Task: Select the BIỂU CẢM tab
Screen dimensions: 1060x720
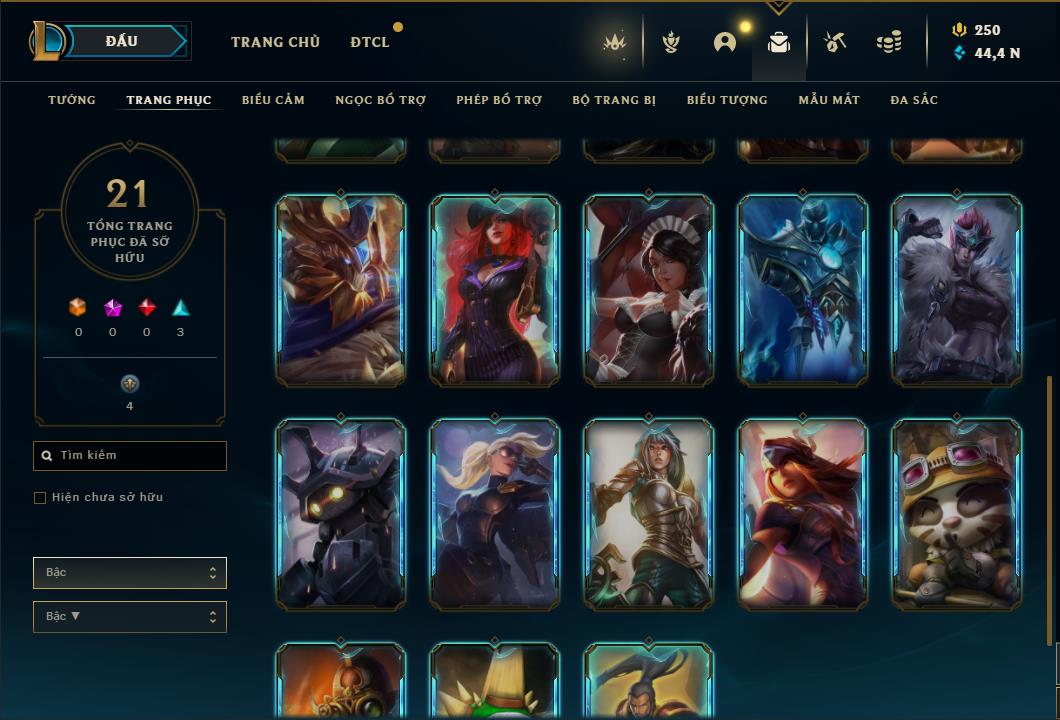Action: [x=273, y=100]
